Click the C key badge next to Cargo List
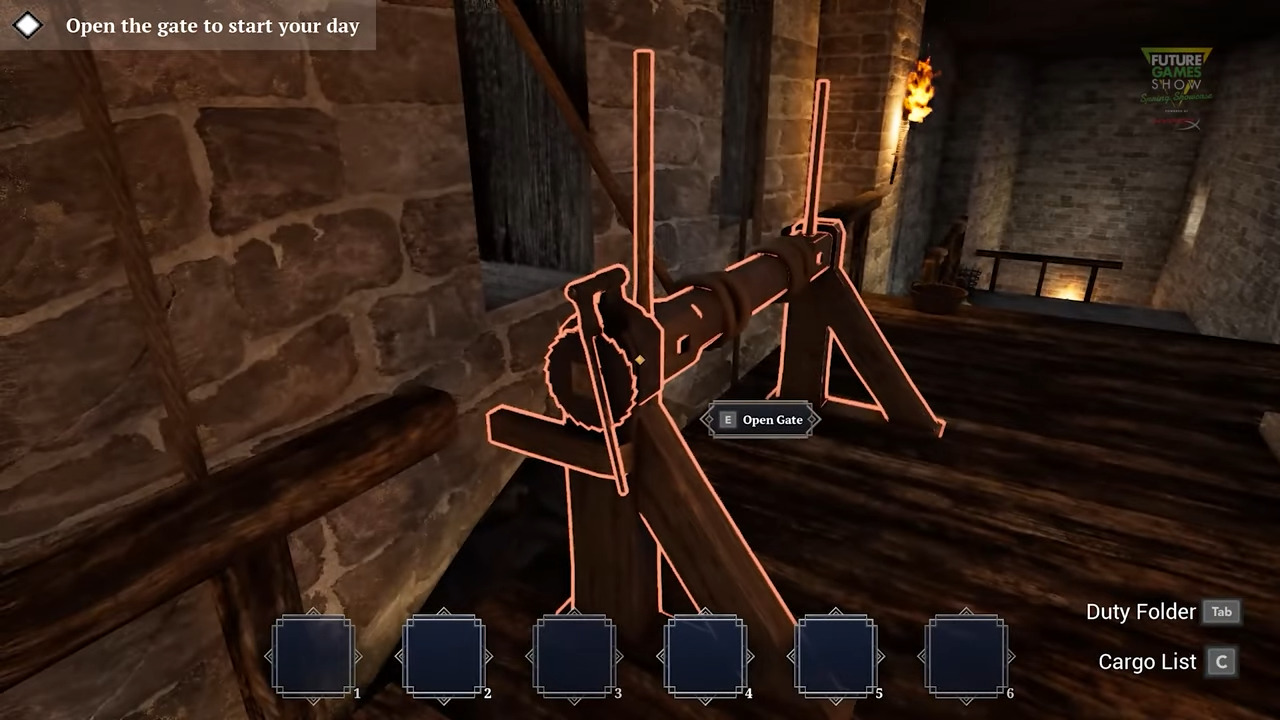Image resolution: width=1280 pixels, height=720 pixels. [x=1221, y=661]
